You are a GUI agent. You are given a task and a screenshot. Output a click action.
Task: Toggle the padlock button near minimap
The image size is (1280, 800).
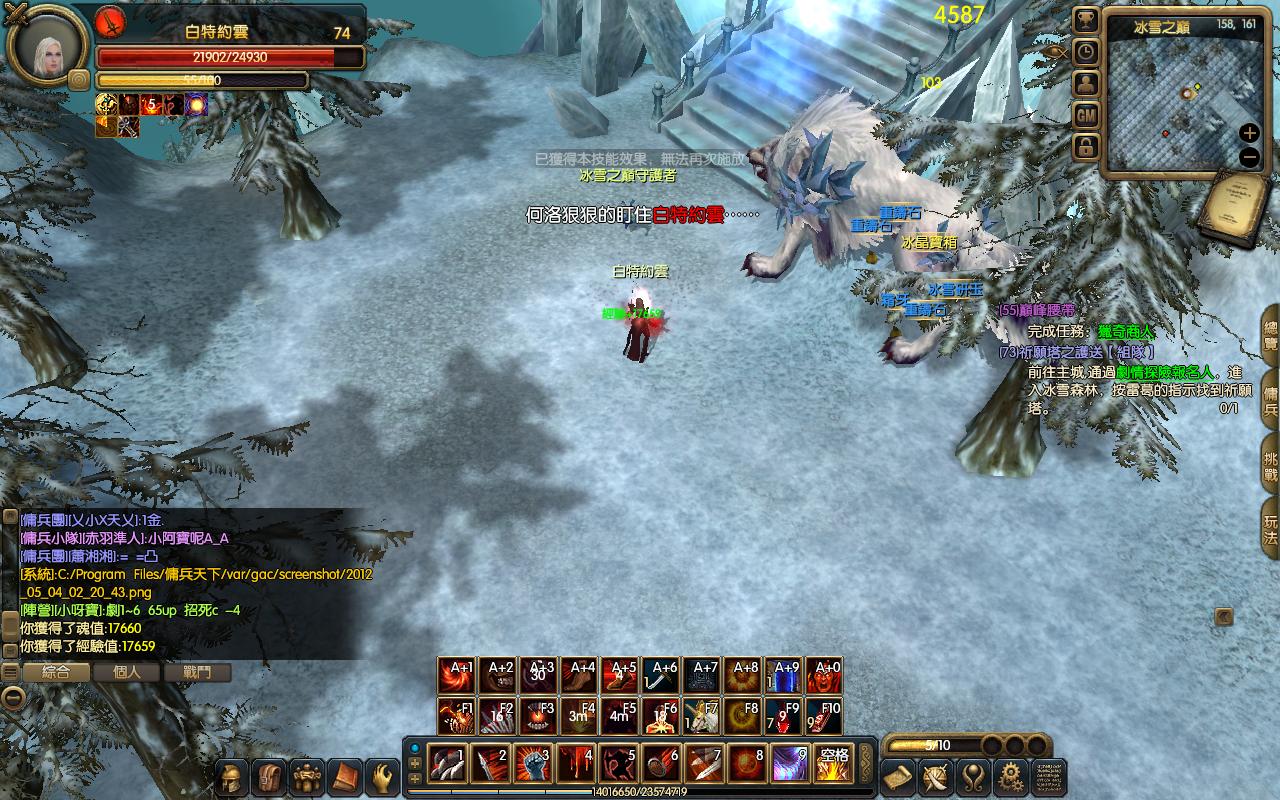coord(1086,147)
